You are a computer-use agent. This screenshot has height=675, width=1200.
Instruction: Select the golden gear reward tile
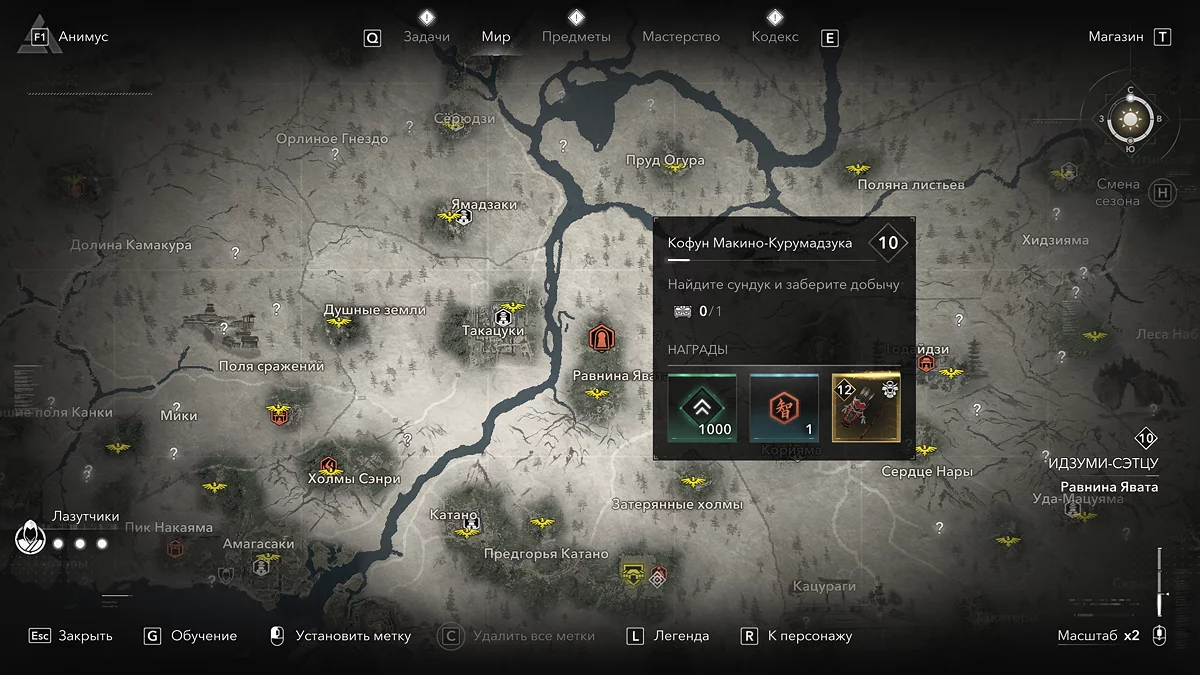point(866,407)
